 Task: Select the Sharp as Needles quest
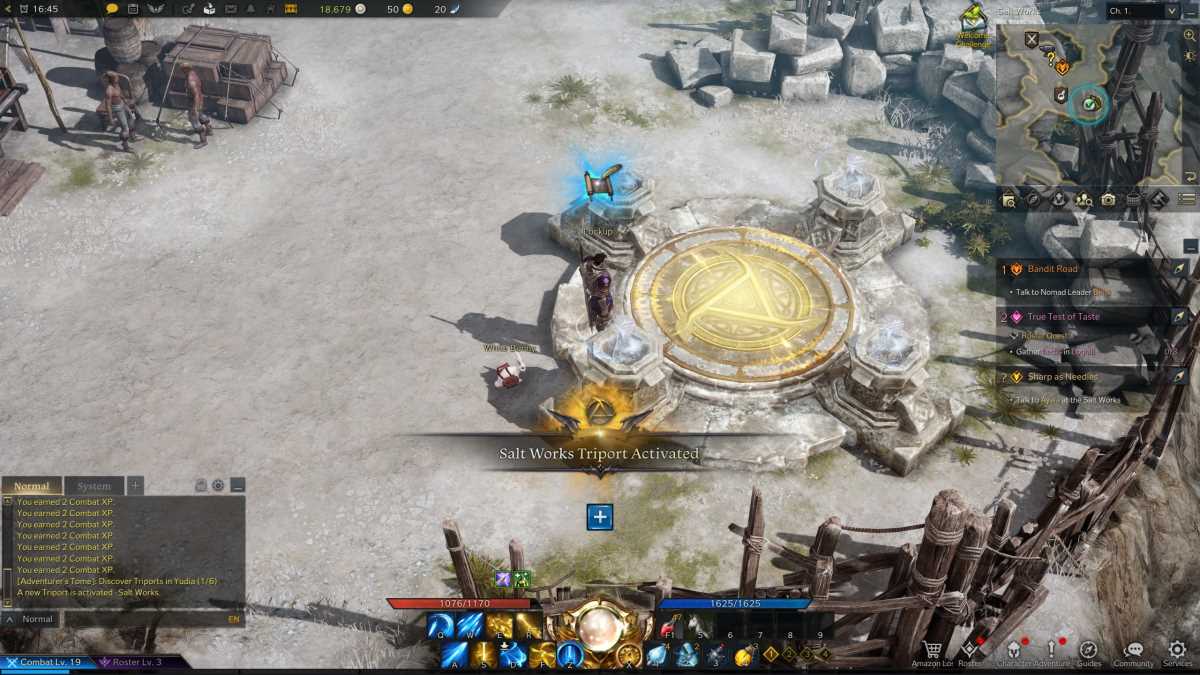point(1062,377)
